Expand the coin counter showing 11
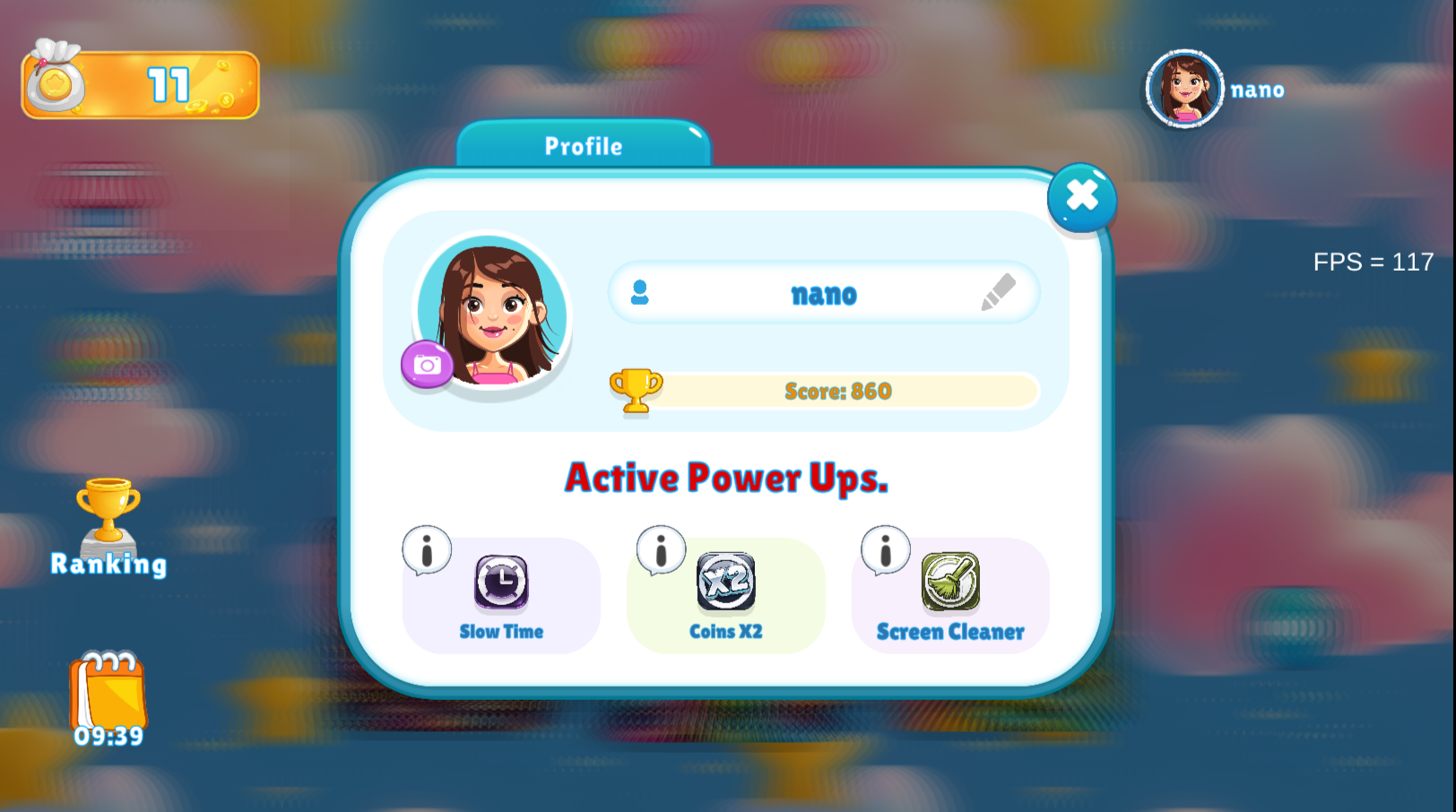Viewport: 1456px width, 812px height. coord(170,83)
